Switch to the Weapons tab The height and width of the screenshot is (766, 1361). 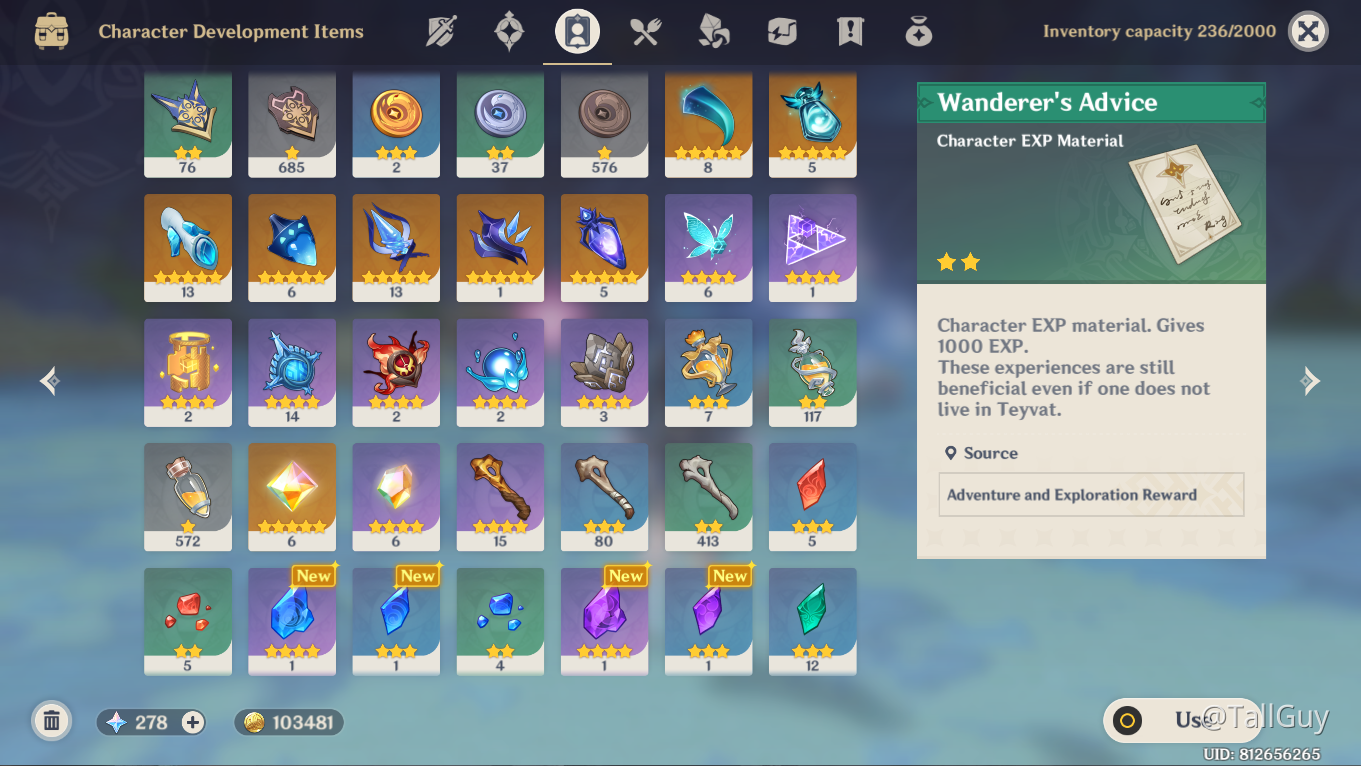441,31
